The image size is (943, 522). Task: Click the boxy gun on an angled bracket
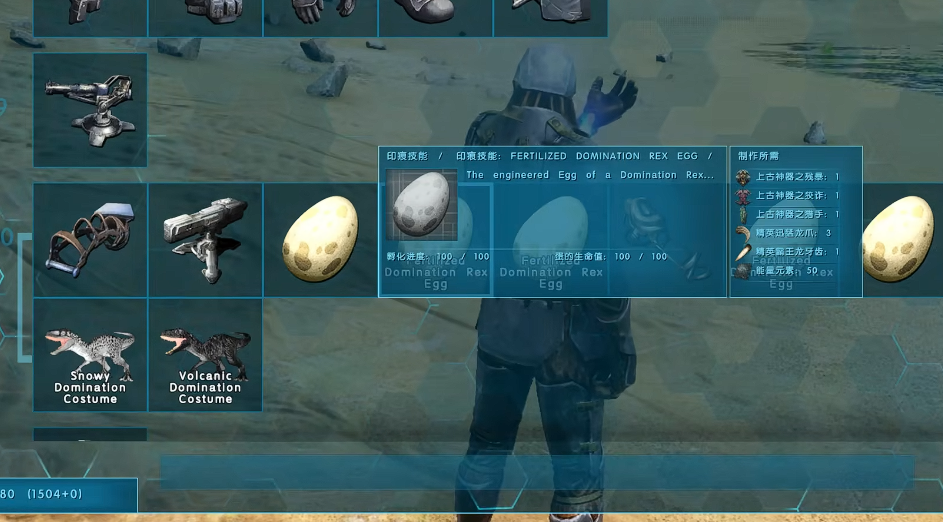[x=205, y=240]
